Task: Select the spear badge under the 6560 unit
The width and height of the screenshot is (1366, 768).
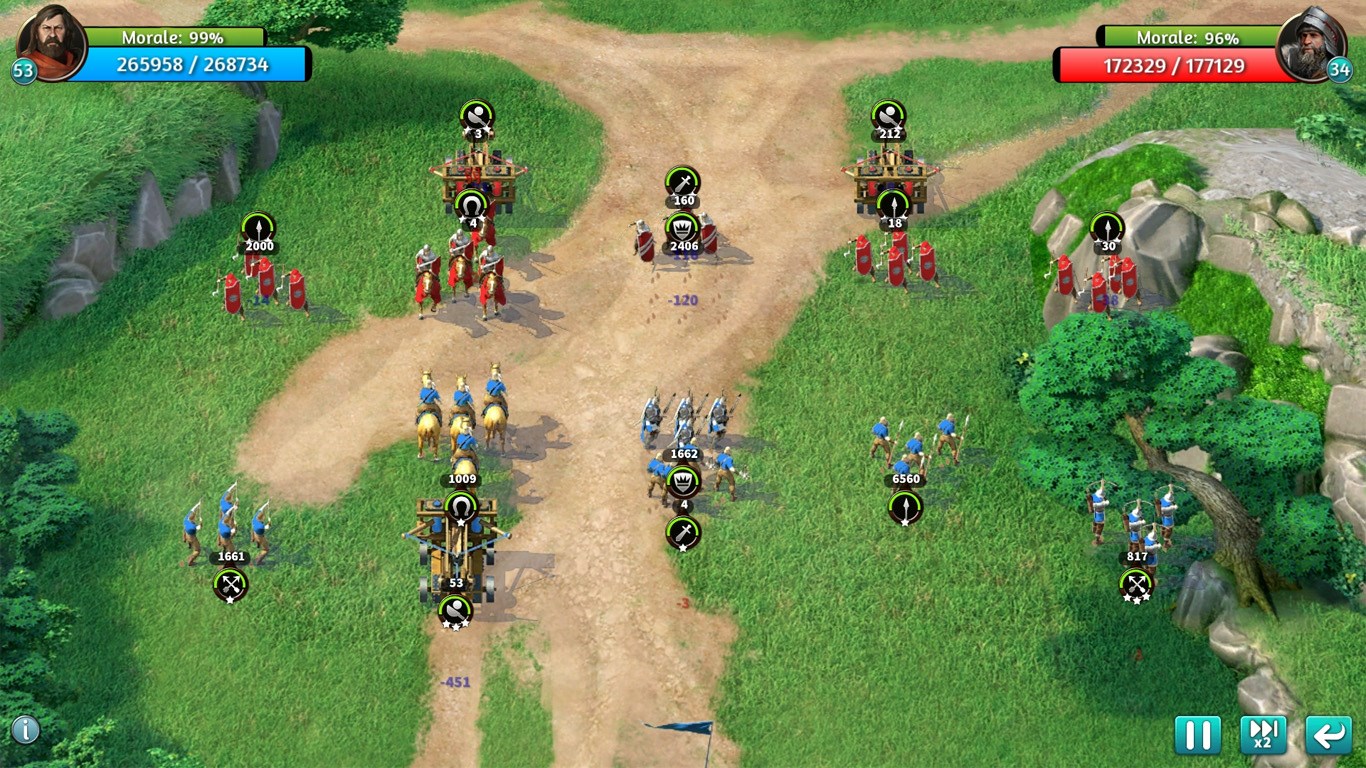Action: pos(905,507)
